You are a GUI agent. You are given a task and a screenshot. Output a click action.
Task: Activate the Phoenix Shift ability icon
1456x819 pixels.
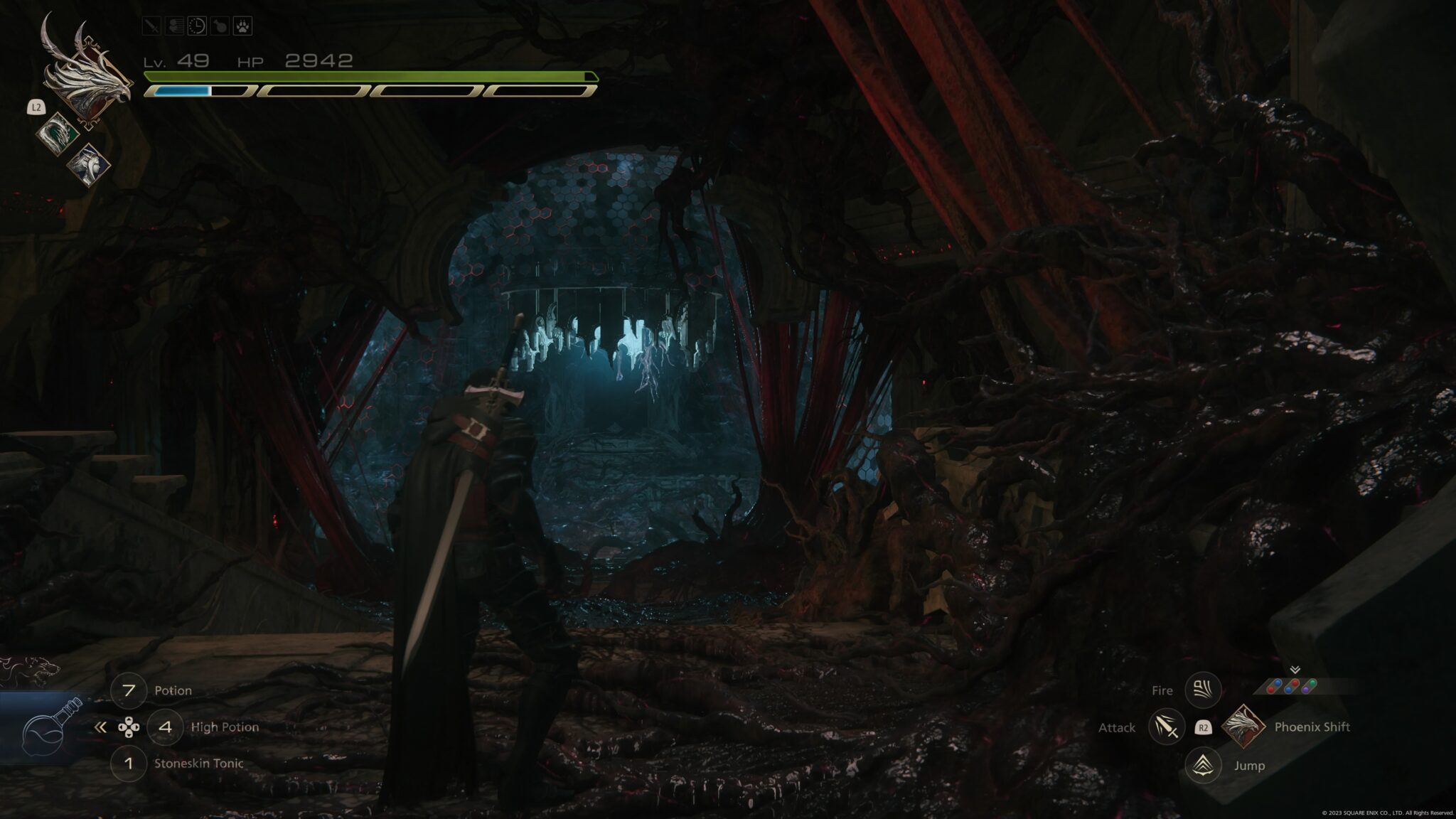tap(1243, 727)
